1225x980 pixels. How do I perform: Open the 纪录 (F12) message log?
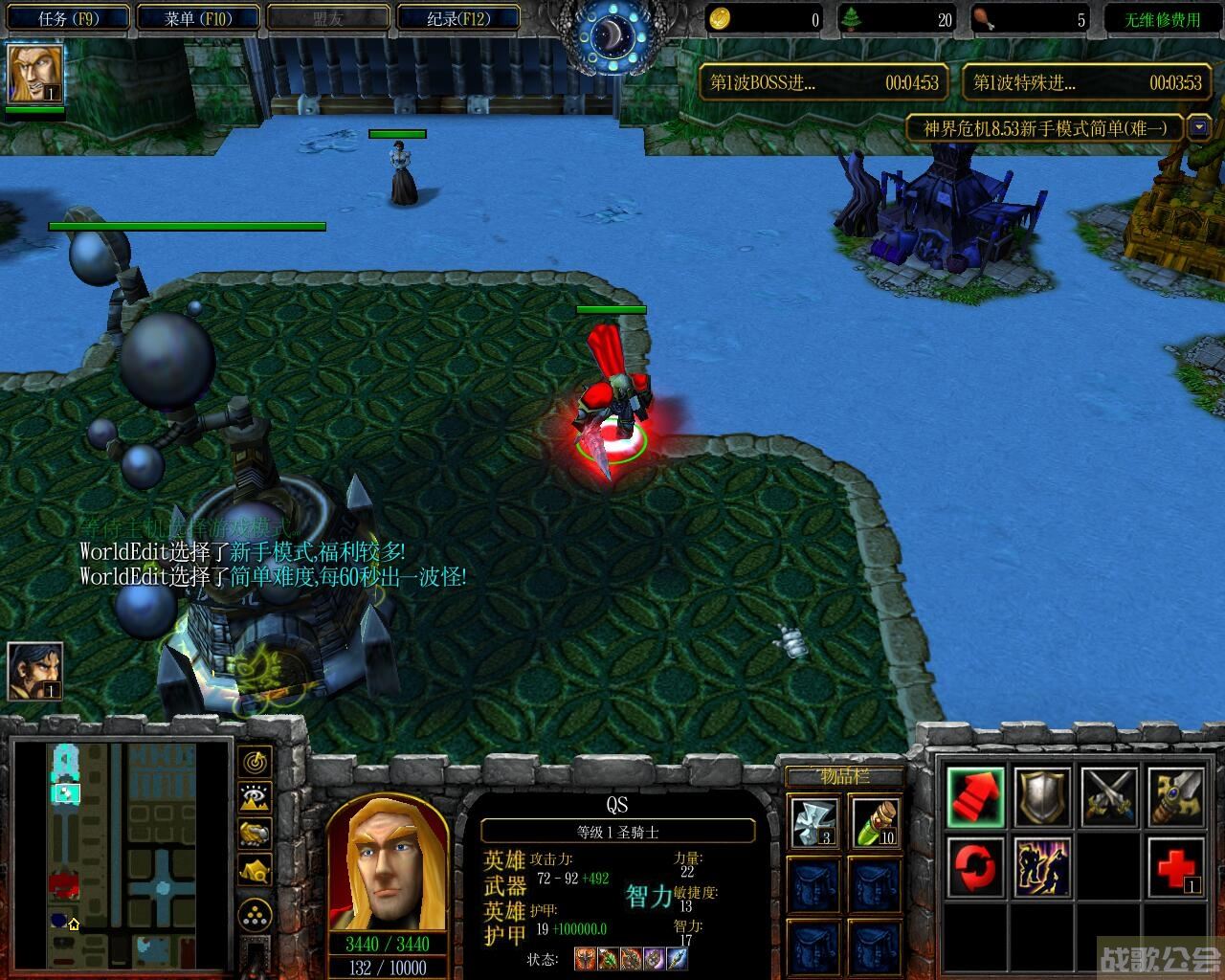point(457,18)
